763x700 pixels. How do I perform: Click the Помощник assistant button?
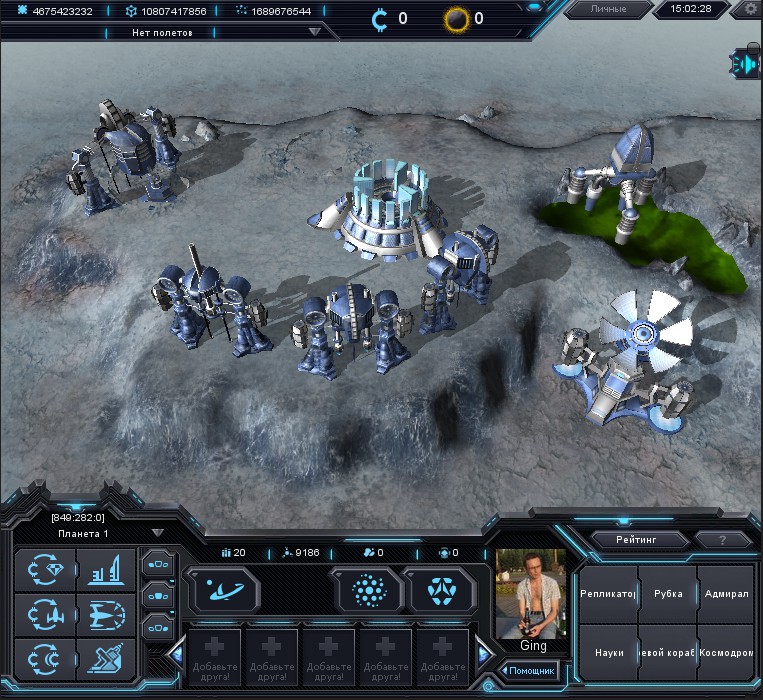[530, 670]
